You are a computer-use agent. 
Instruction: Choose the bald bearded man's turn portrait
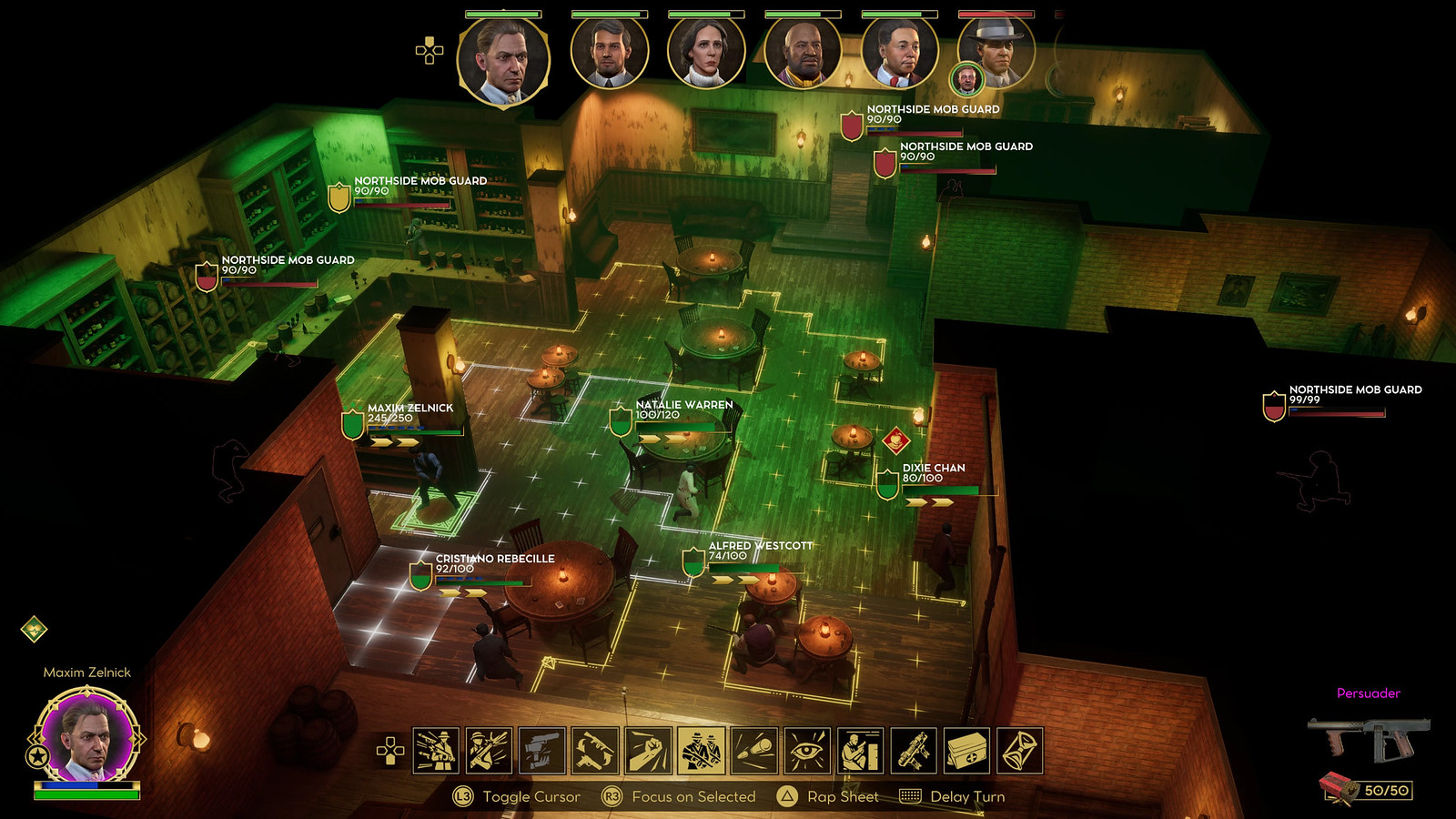[803, 53]
